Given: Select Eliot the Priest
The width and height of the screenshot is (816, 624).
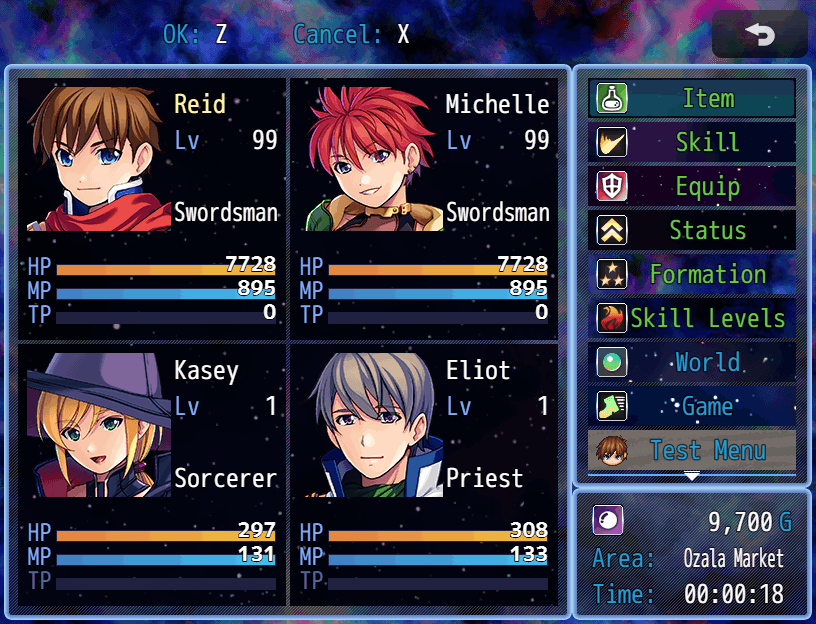Looking at the screenshot, I should click(424, 473).
